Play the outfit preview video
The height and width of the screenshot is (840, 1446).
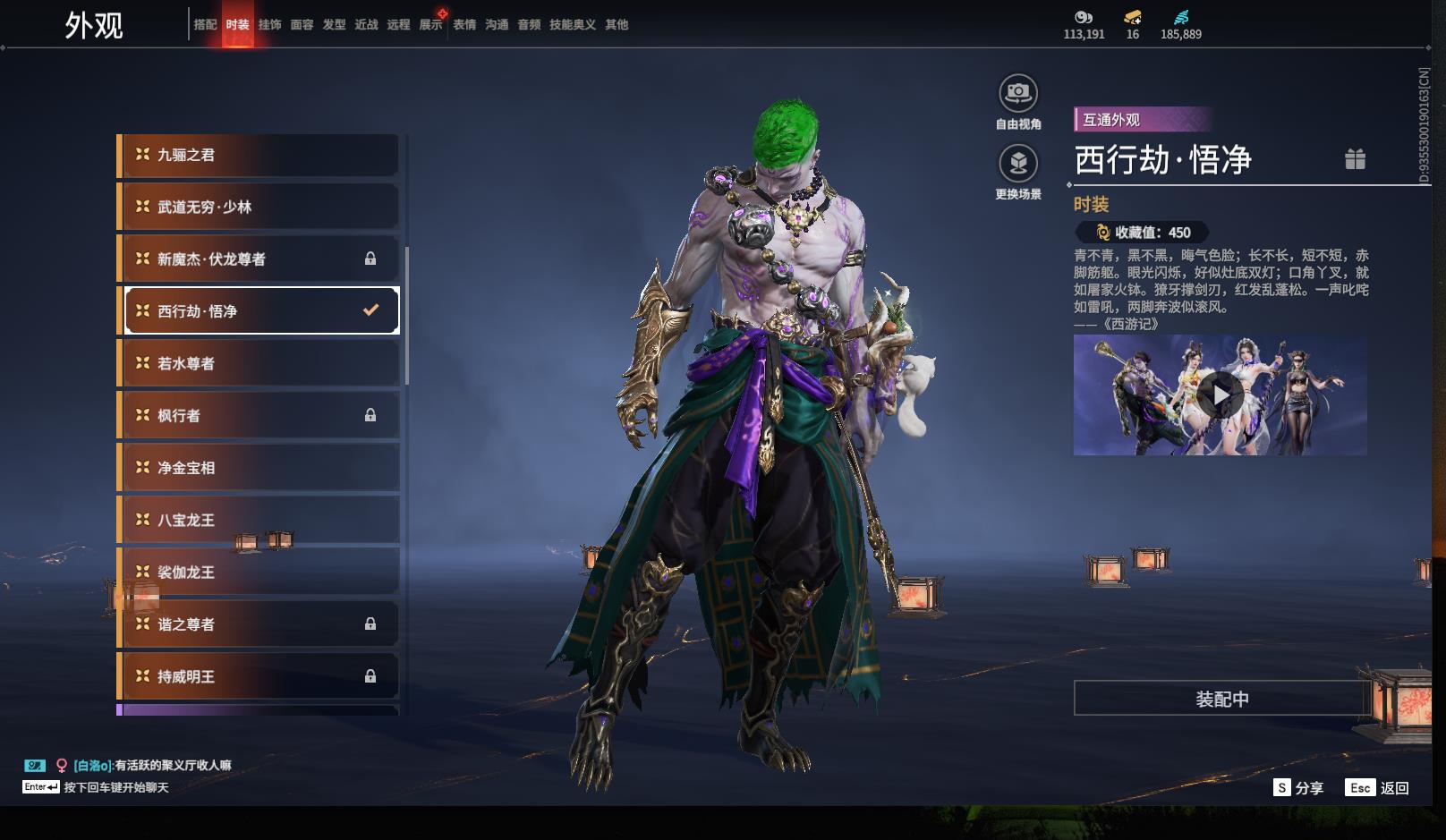click(x=1221, y=395)
